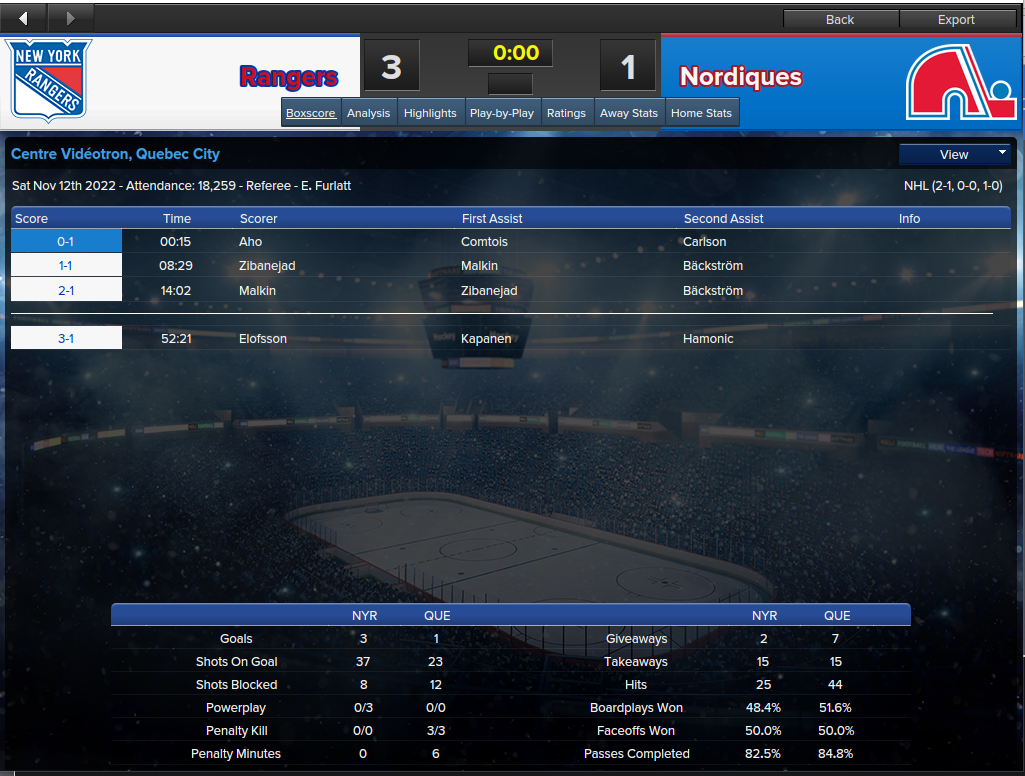
Task: Pick the 3-1 Elofsson goal row
Action: pos(66,339)
